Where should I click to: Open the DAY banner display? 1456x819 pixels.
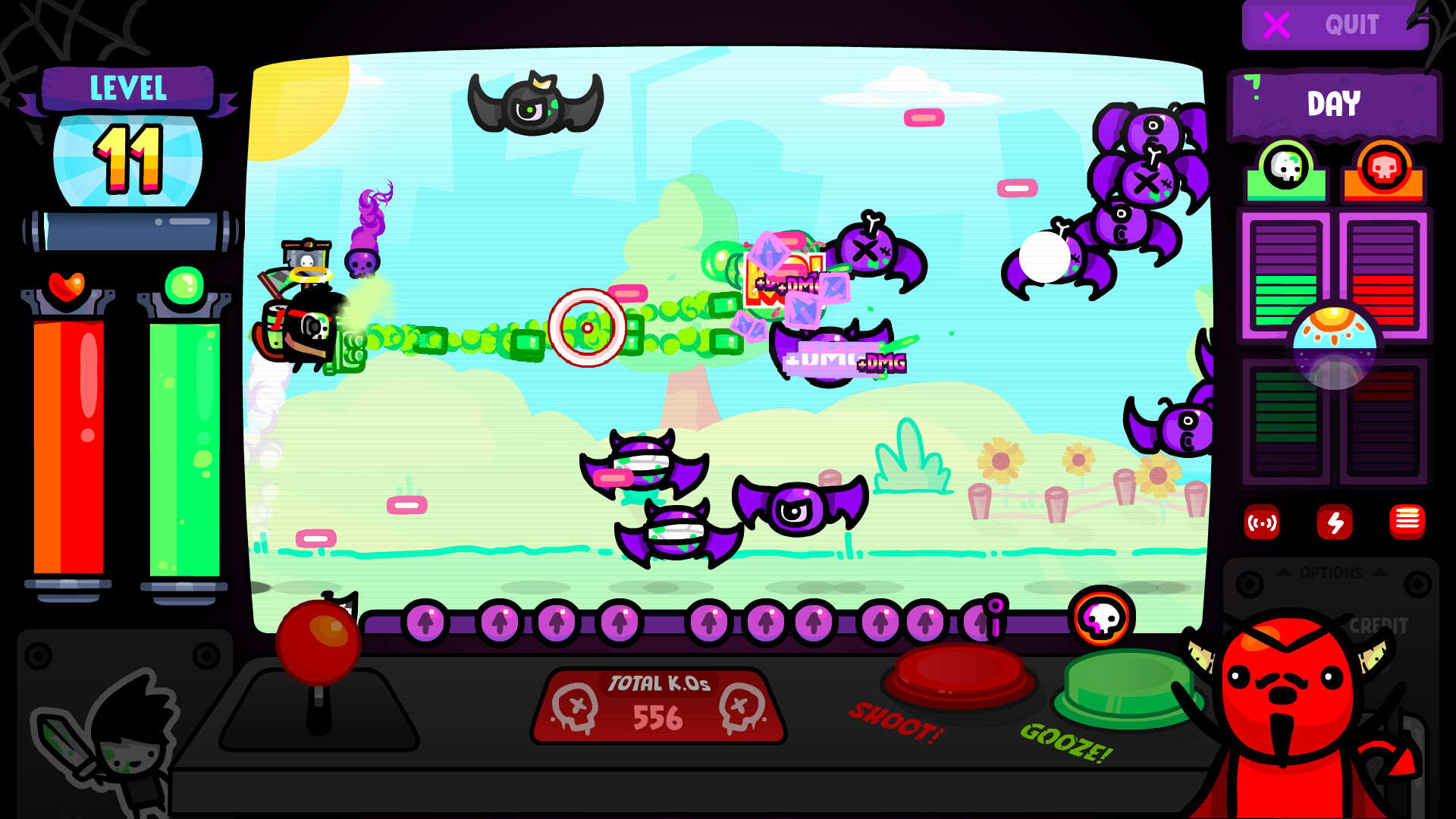click(1333, 104)
